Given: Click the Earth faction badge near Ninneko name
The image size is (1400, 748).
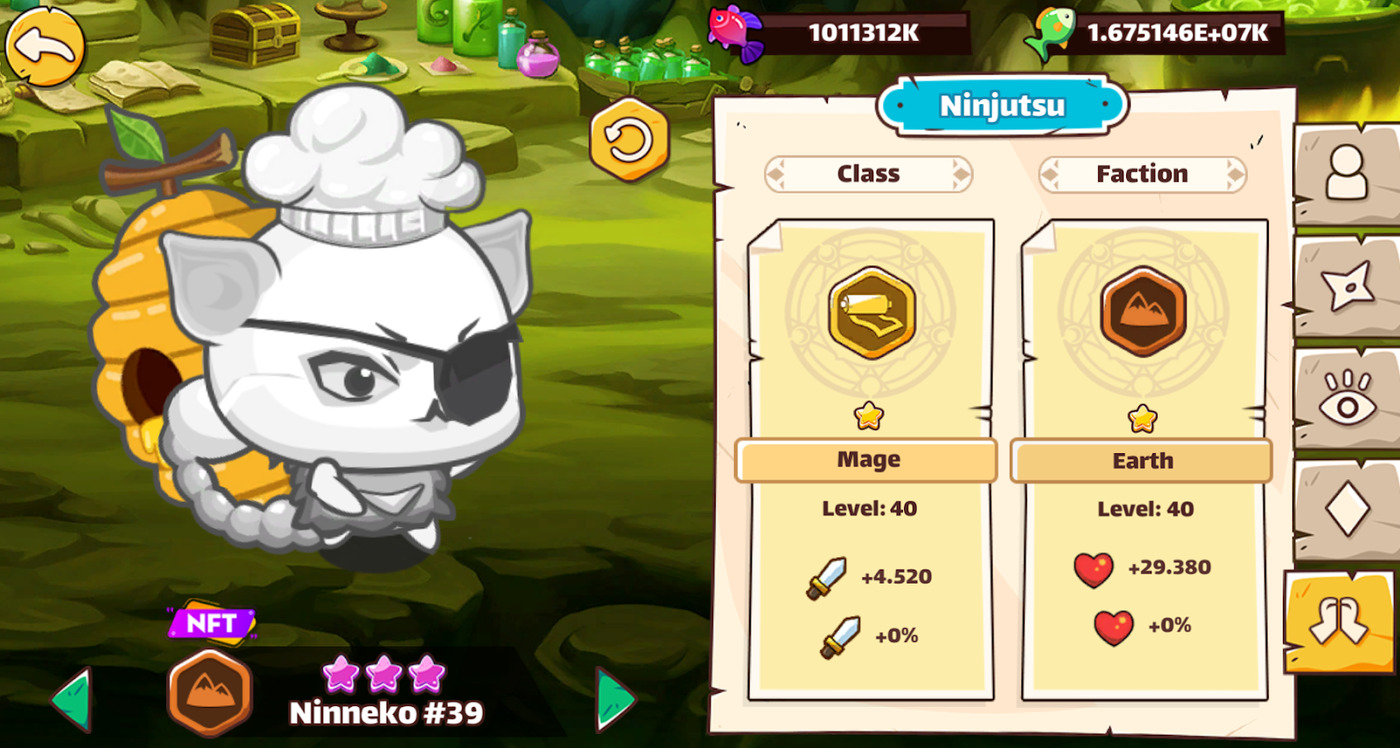Looking at the screenshot, I should pos(210,691).
